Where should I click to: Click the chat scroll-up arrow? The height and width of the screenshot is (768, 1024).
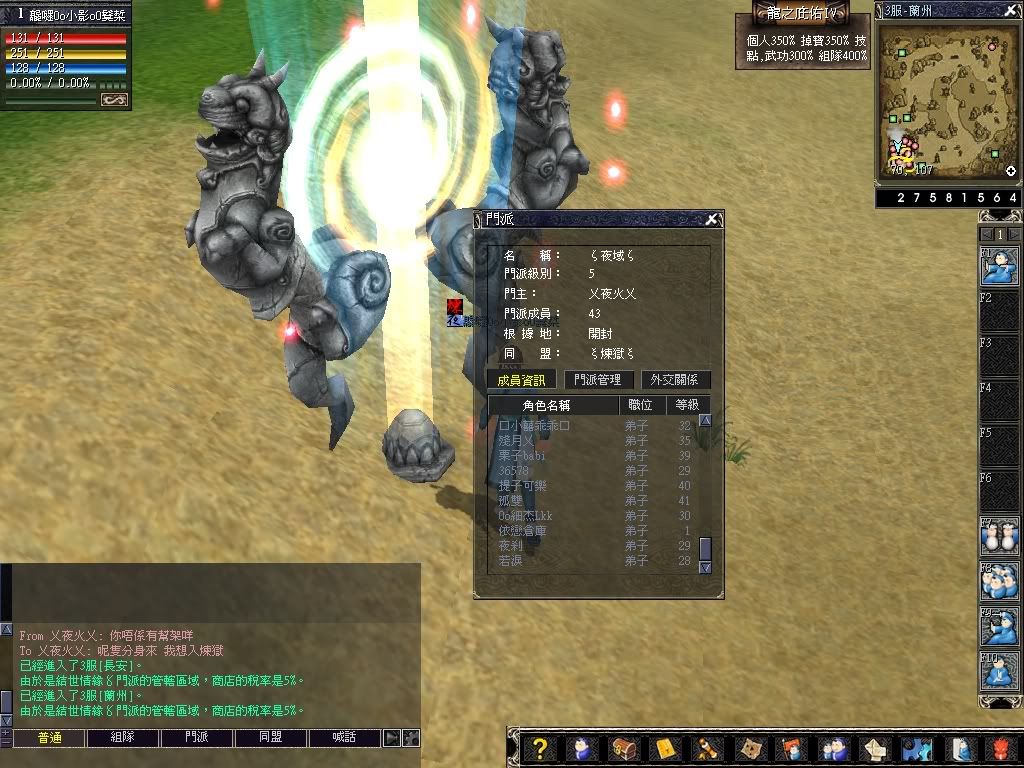[x=6, y=631]
